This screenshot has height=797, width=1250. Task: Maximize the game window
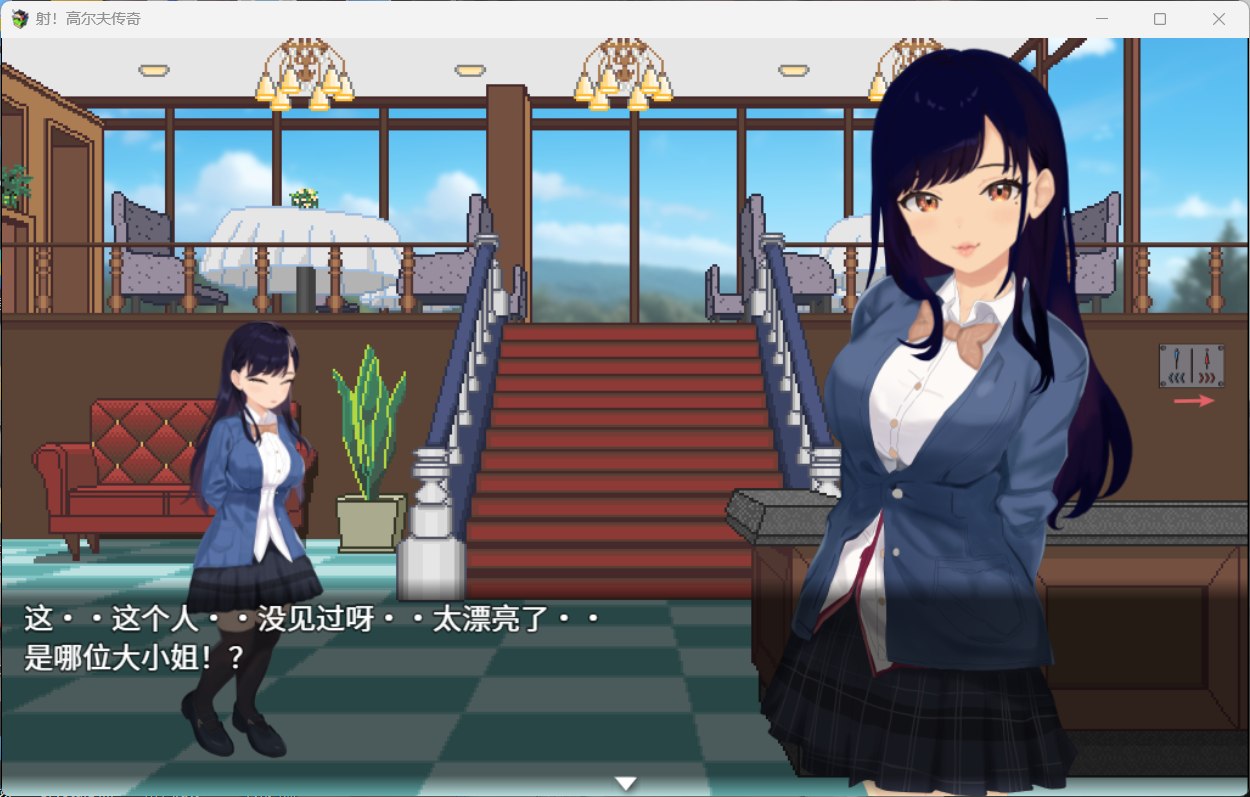point(1160,19)
